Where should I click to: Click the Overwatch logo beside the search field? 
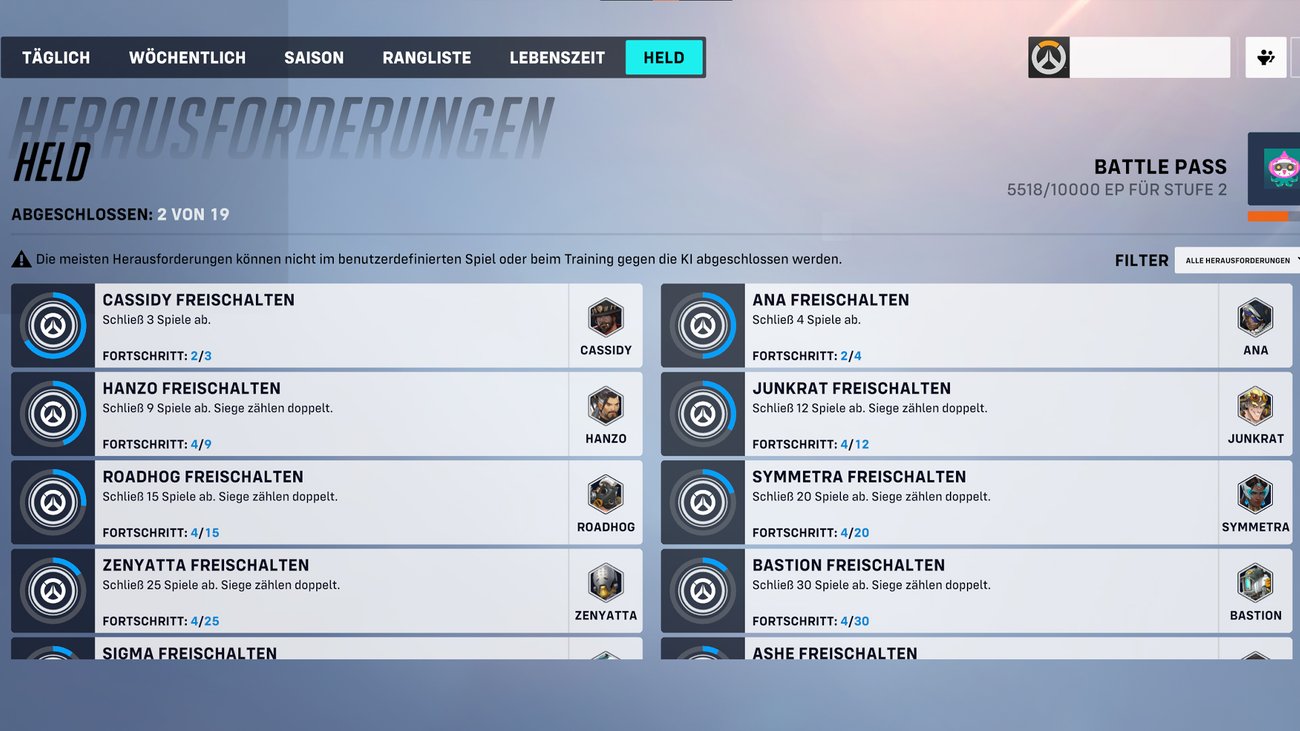pyautogui.click(x=1047, y=57)
